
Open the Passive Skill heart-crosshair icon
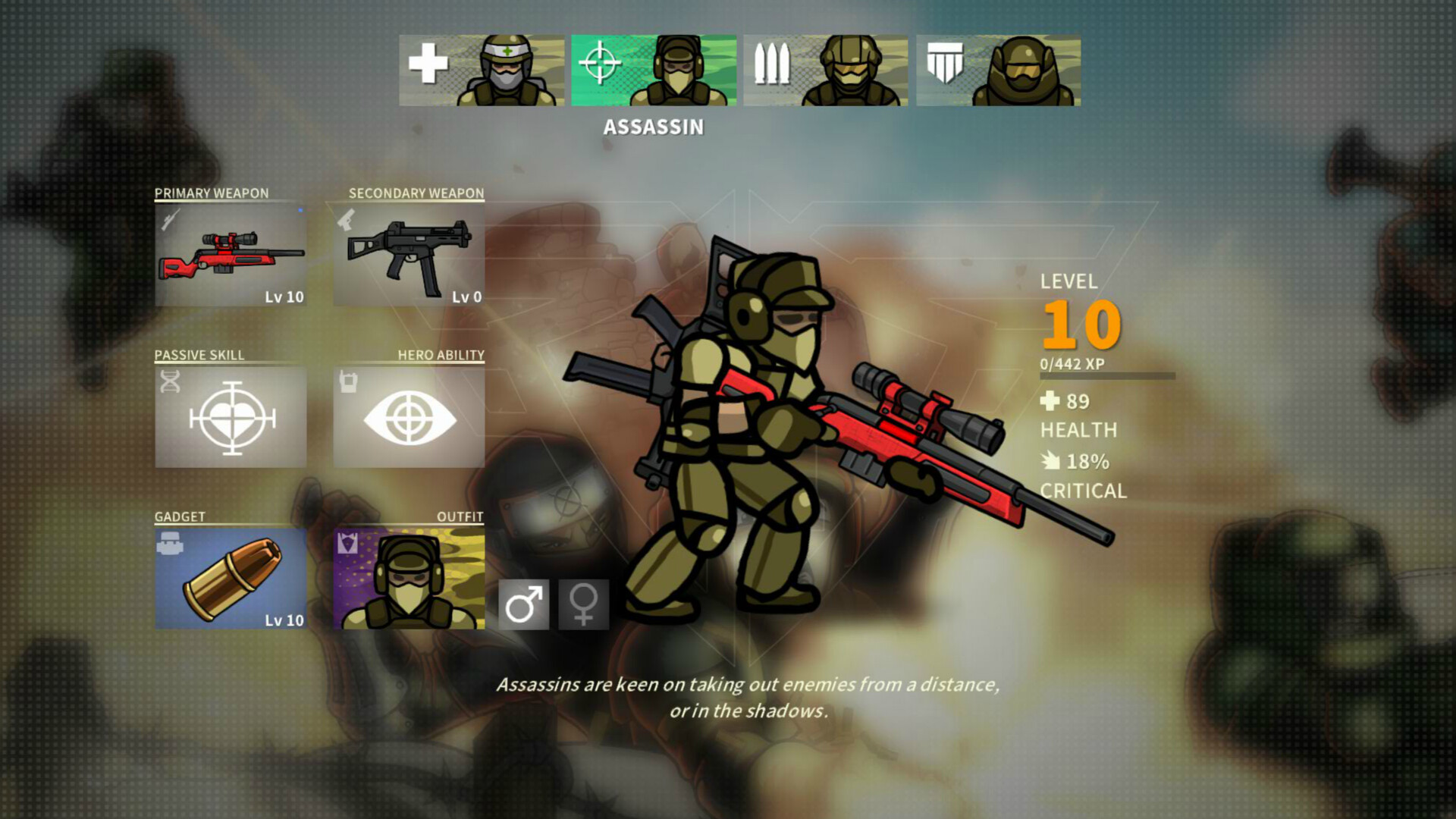tap(230, 417)
